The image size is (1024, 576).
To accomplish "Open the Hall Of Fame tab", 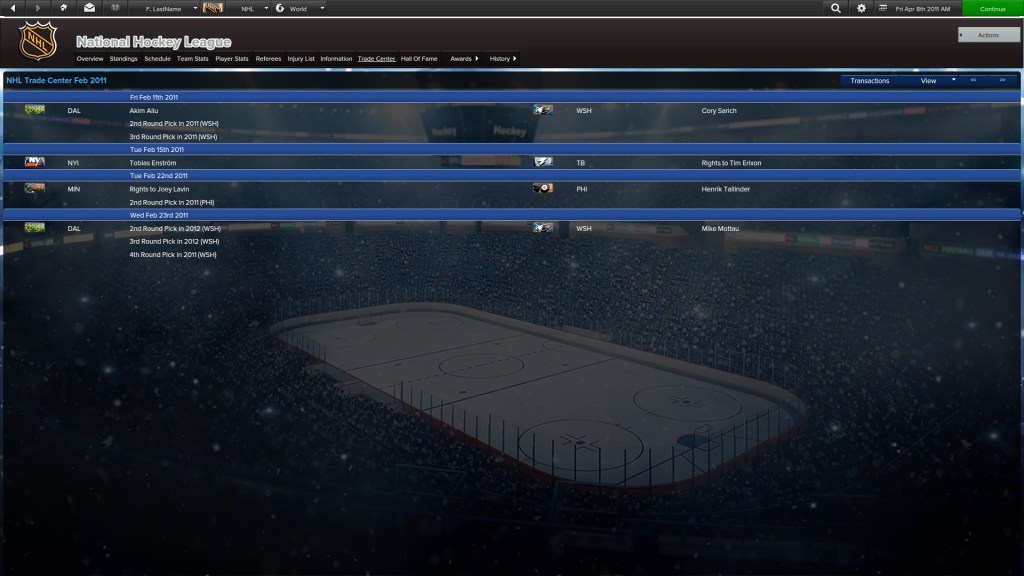I will [x=419, y=59].
